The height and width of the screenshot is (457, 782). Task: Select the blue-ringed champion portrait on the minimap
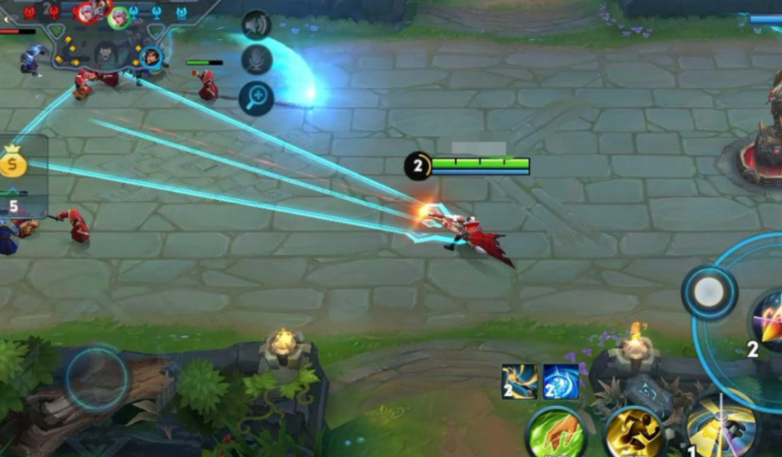[151, 57]
